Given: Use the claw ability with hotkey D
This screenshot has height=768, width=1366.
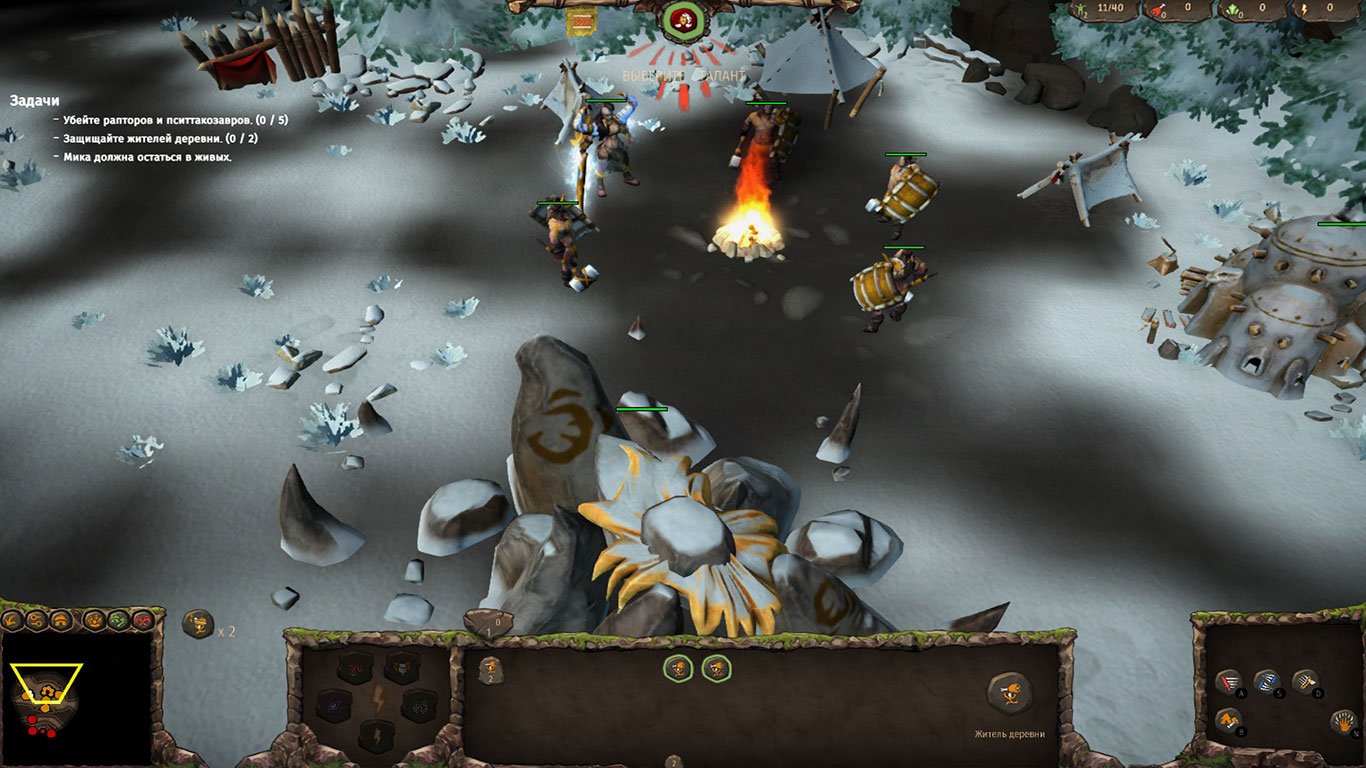Looking at the screenshot, I should (x=1306, y=681).
